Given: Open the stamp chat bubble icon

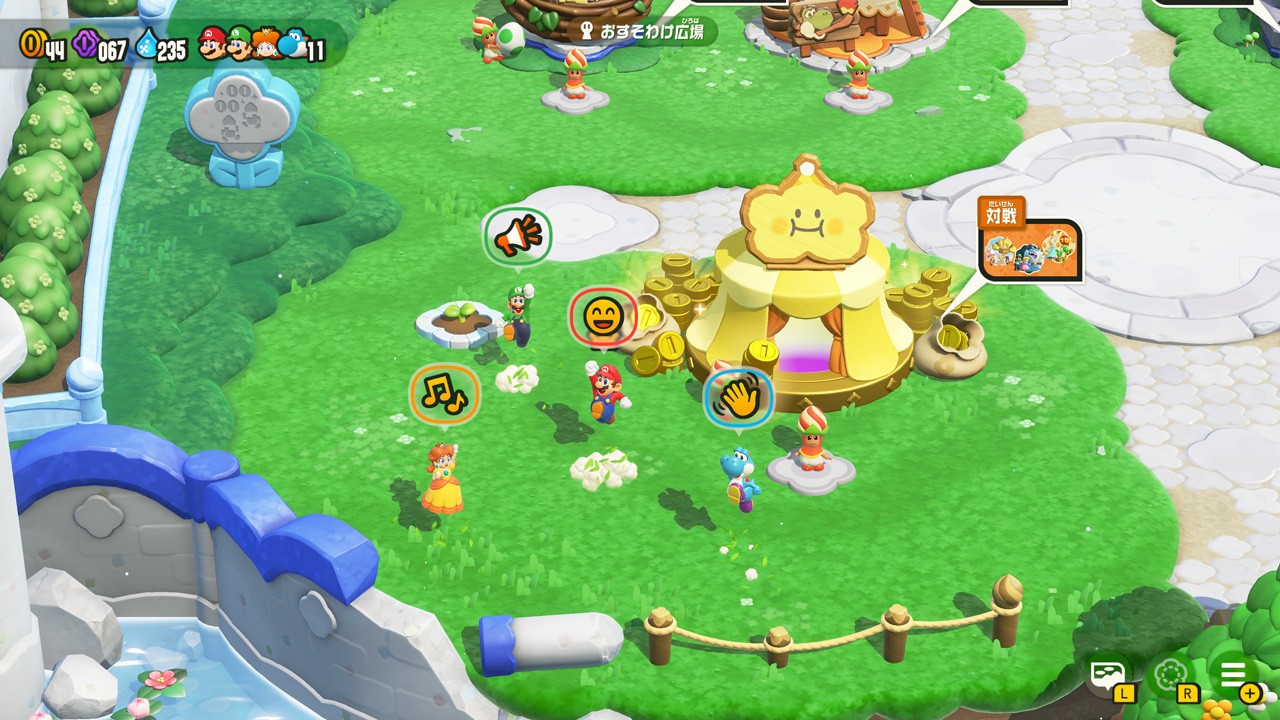Looking at the screenshot, I should click(1109, 675).
